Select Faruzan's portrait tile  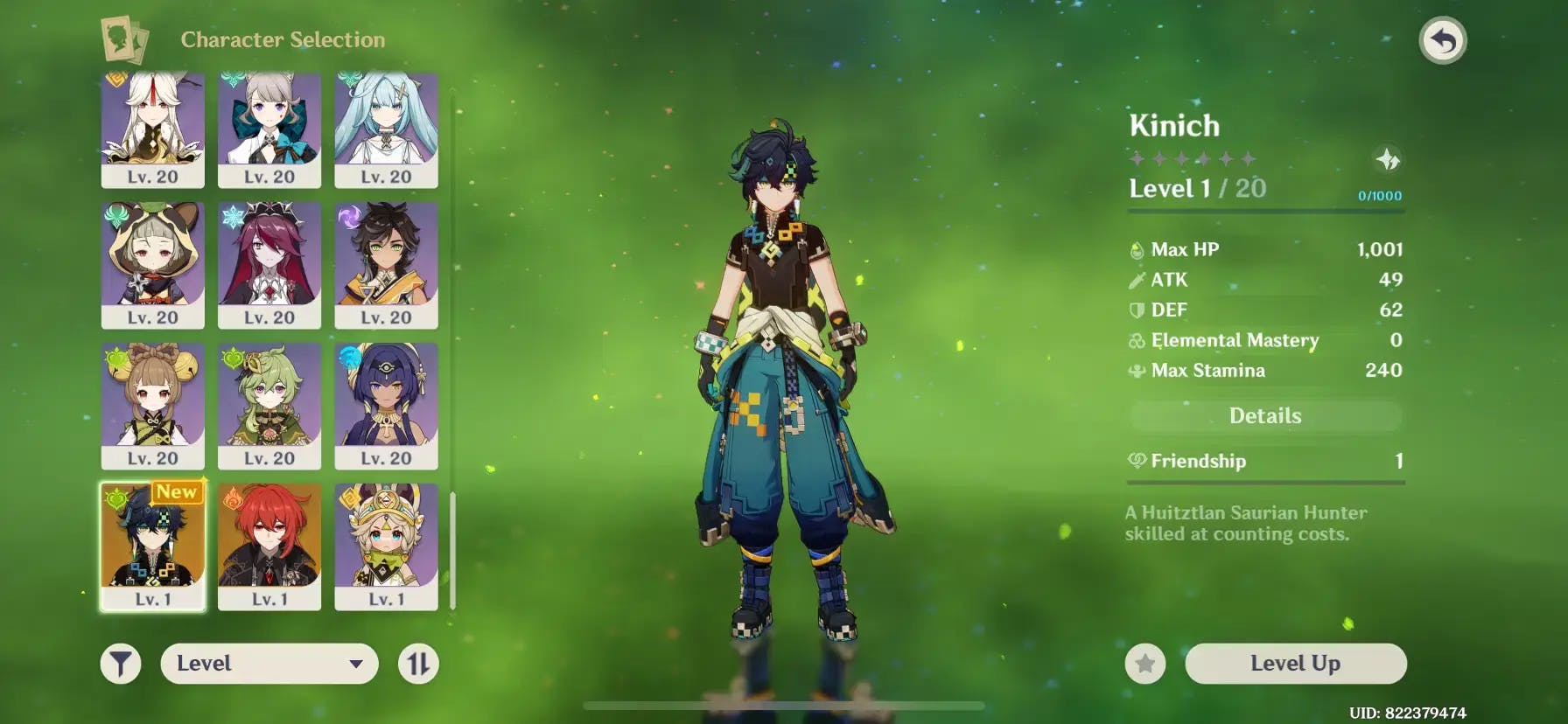[x=386, y=128]
